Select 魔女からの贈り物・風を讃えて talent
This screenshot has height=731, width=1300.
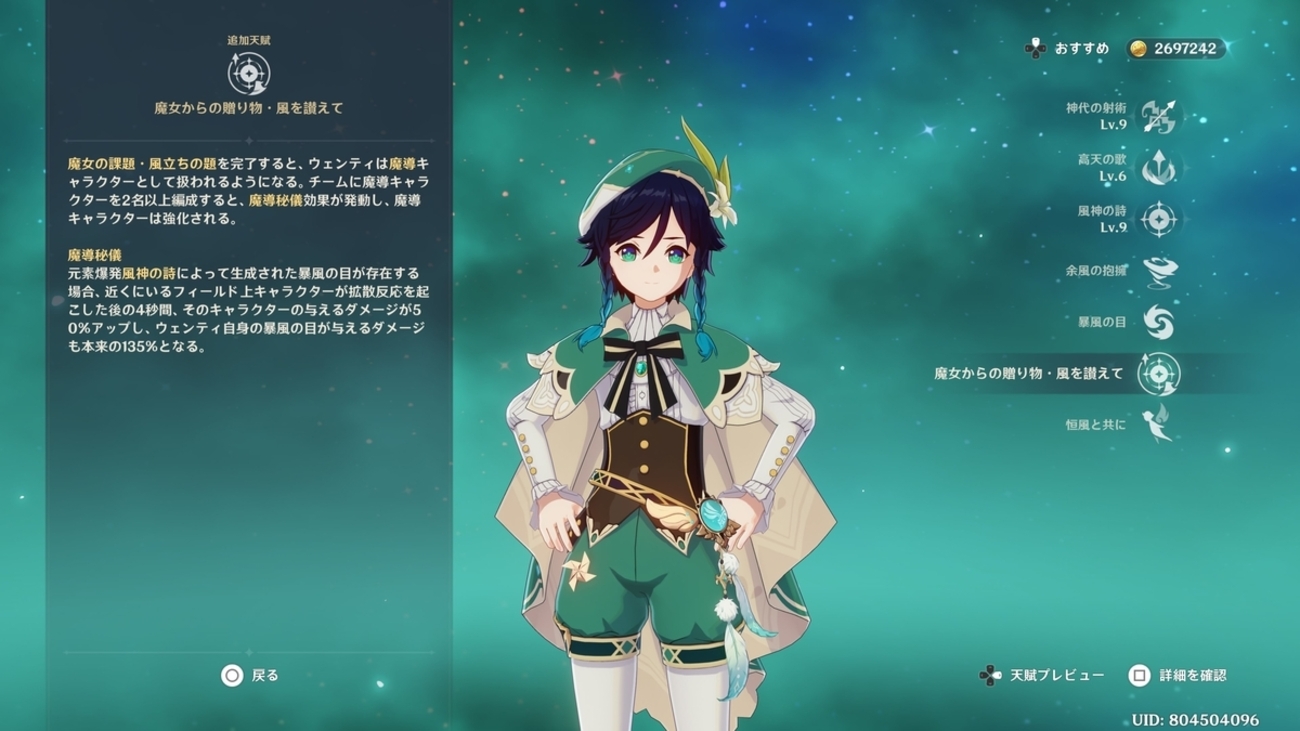[x=1159, y=373]
